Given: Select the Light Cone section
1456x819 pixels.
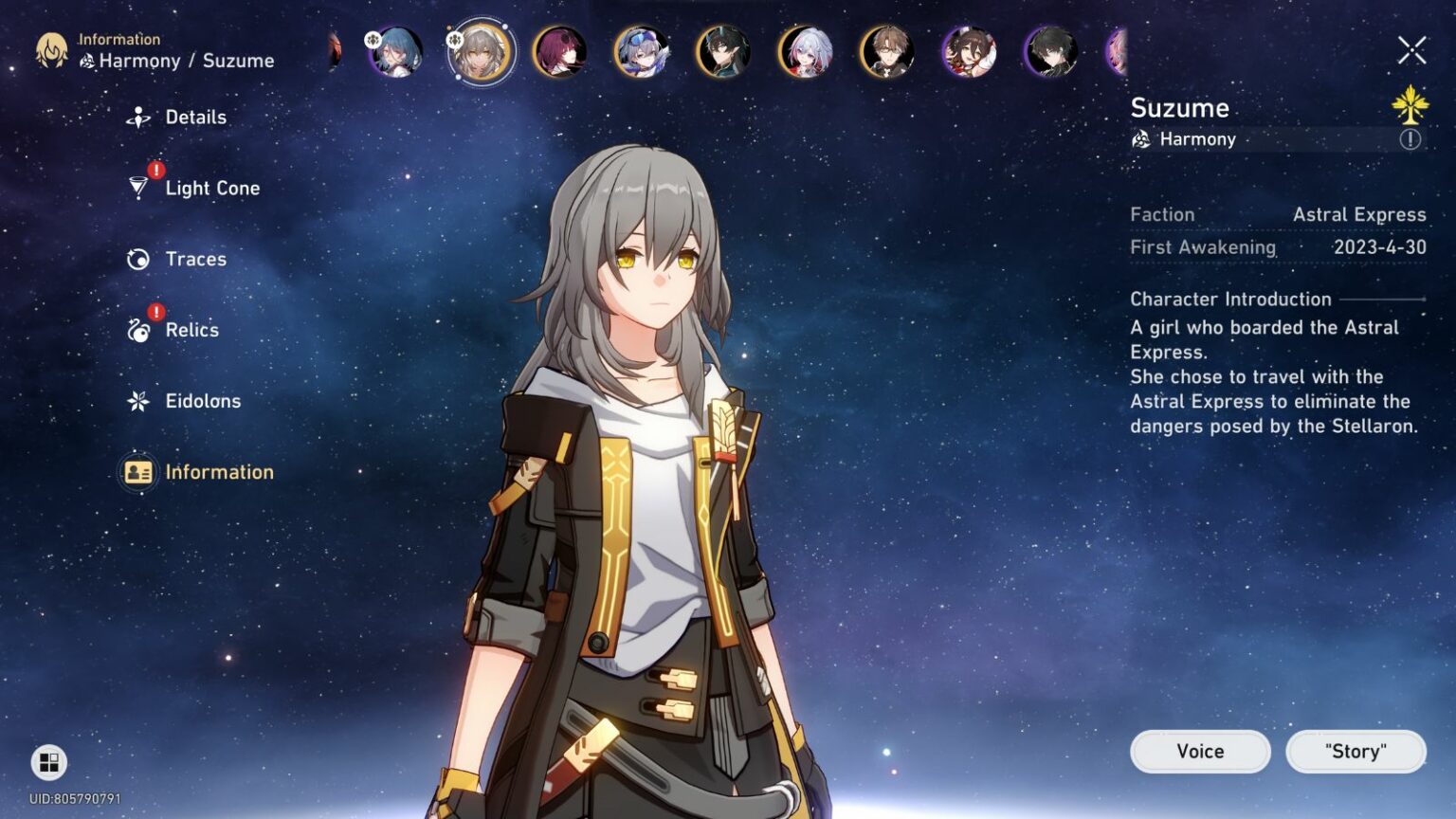Looking at the screenshot, I should [x=210, y=188].
